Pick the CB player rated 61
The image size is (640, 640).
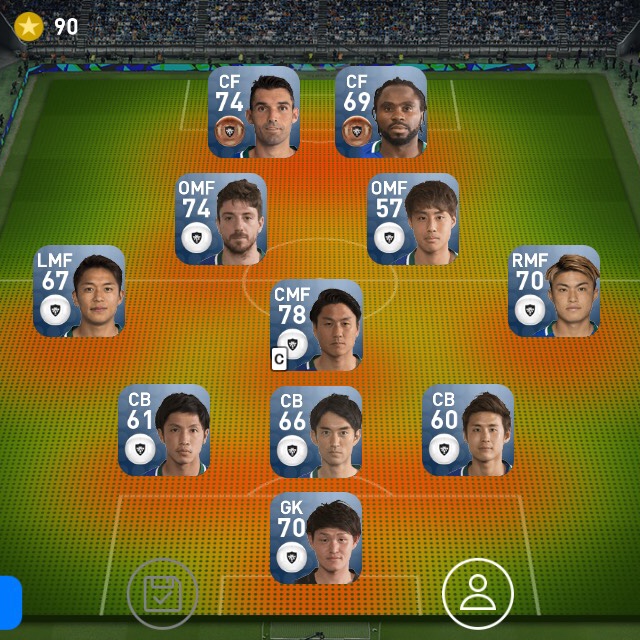pos(164,430)
